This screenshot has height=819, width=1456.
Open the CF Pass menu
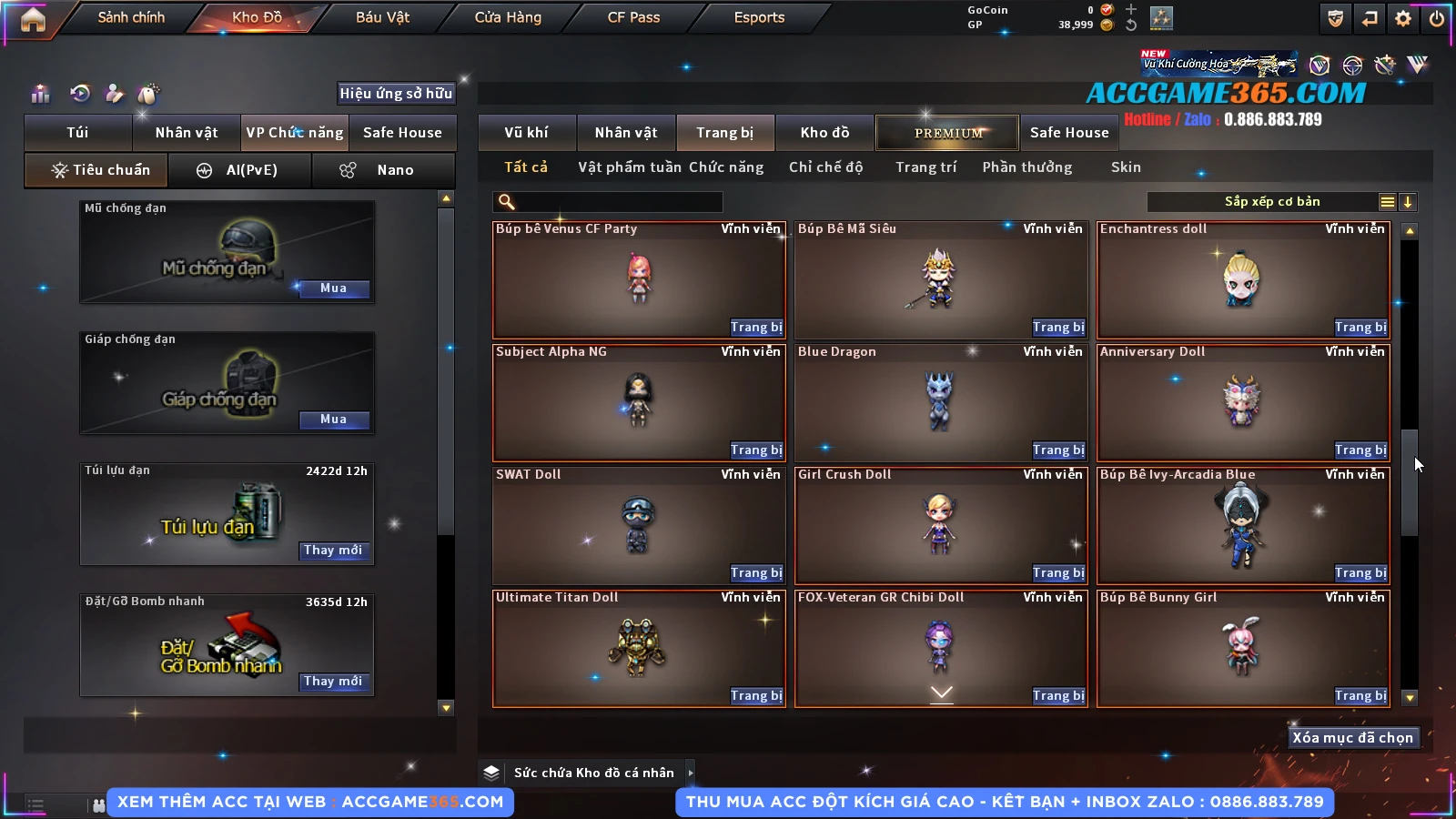633,17
